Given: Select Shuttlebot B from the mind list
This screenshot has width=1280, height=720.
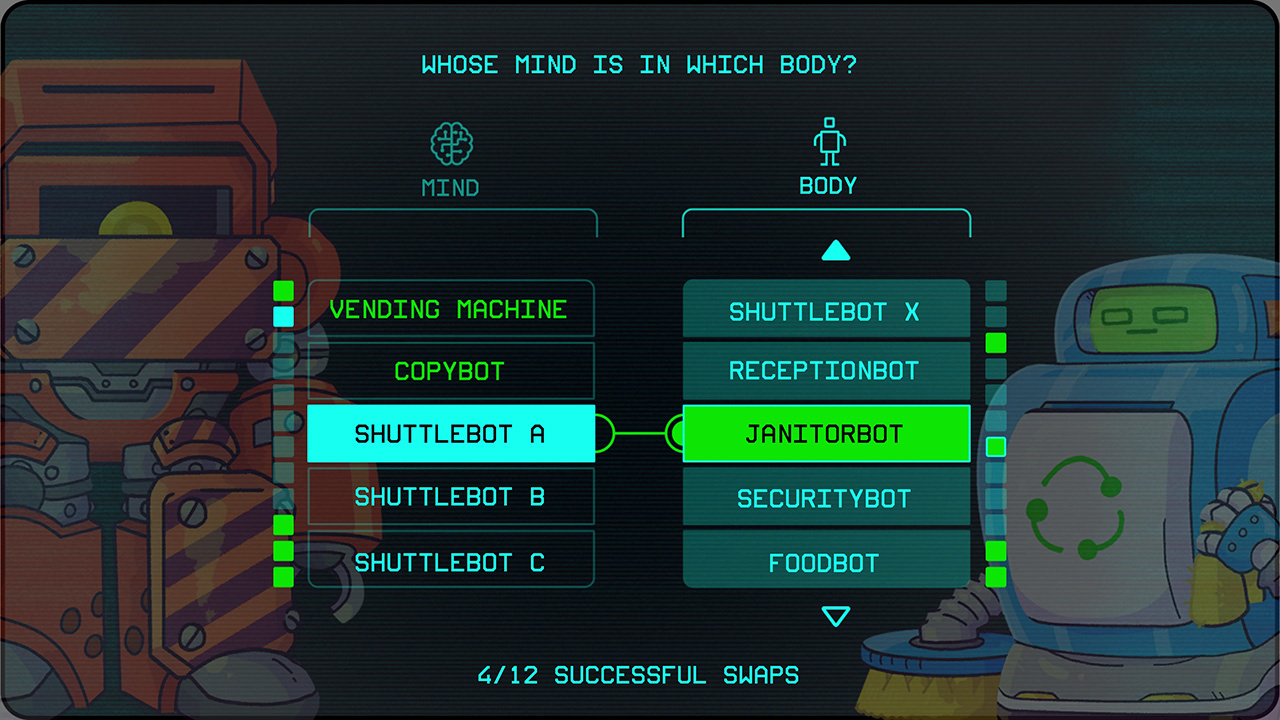Looking at the screenshot, I should [451, 497].
